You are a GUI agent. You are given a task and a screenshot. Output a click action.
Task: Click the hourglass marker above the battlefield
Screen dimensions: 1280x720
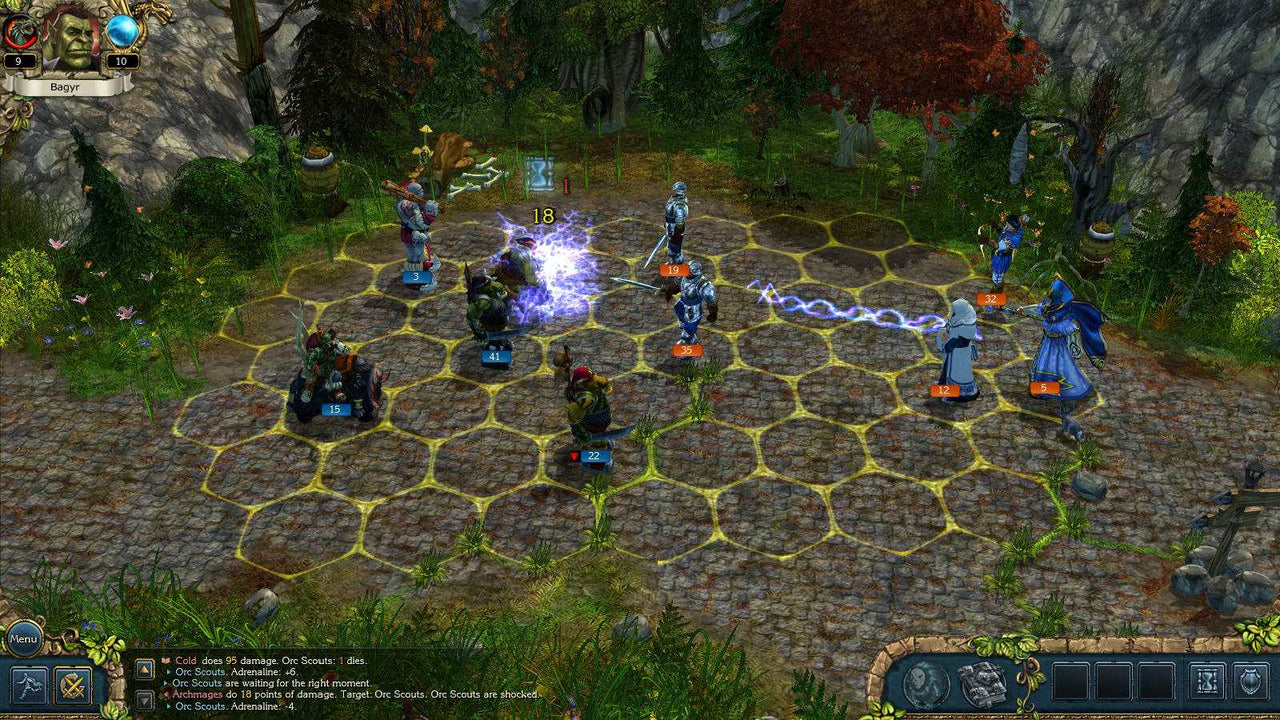540,171
